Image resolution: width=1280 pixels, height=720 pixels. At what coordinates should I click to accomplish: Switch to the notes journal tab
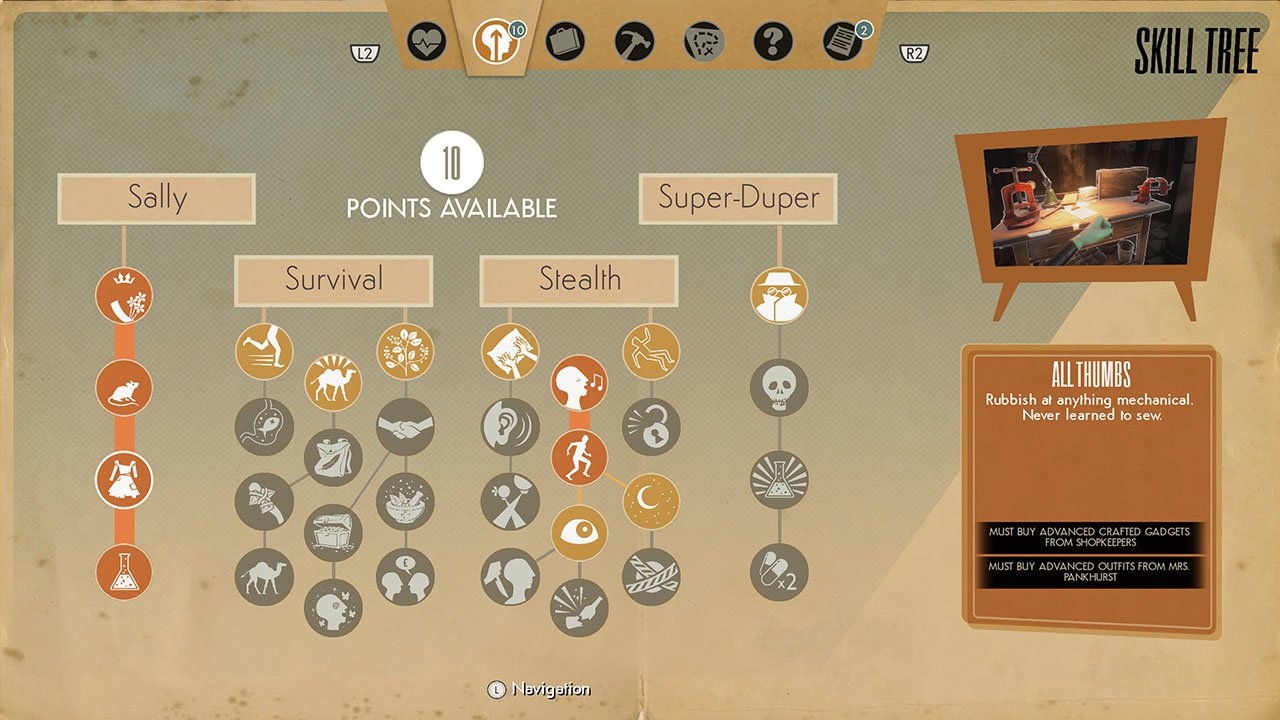tap(842, 43)
